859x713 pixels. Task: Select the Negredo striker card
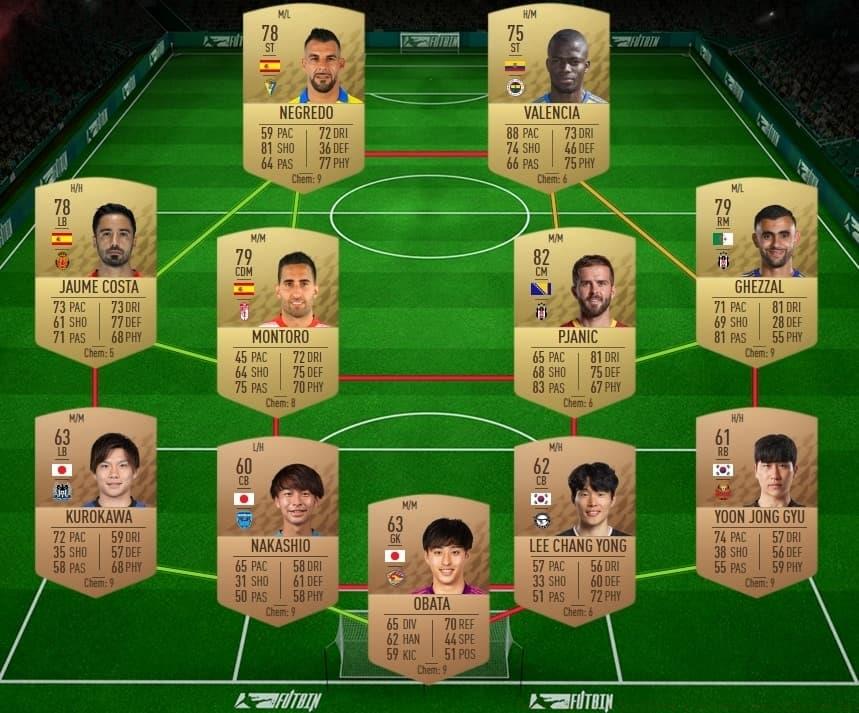point(304,96)
